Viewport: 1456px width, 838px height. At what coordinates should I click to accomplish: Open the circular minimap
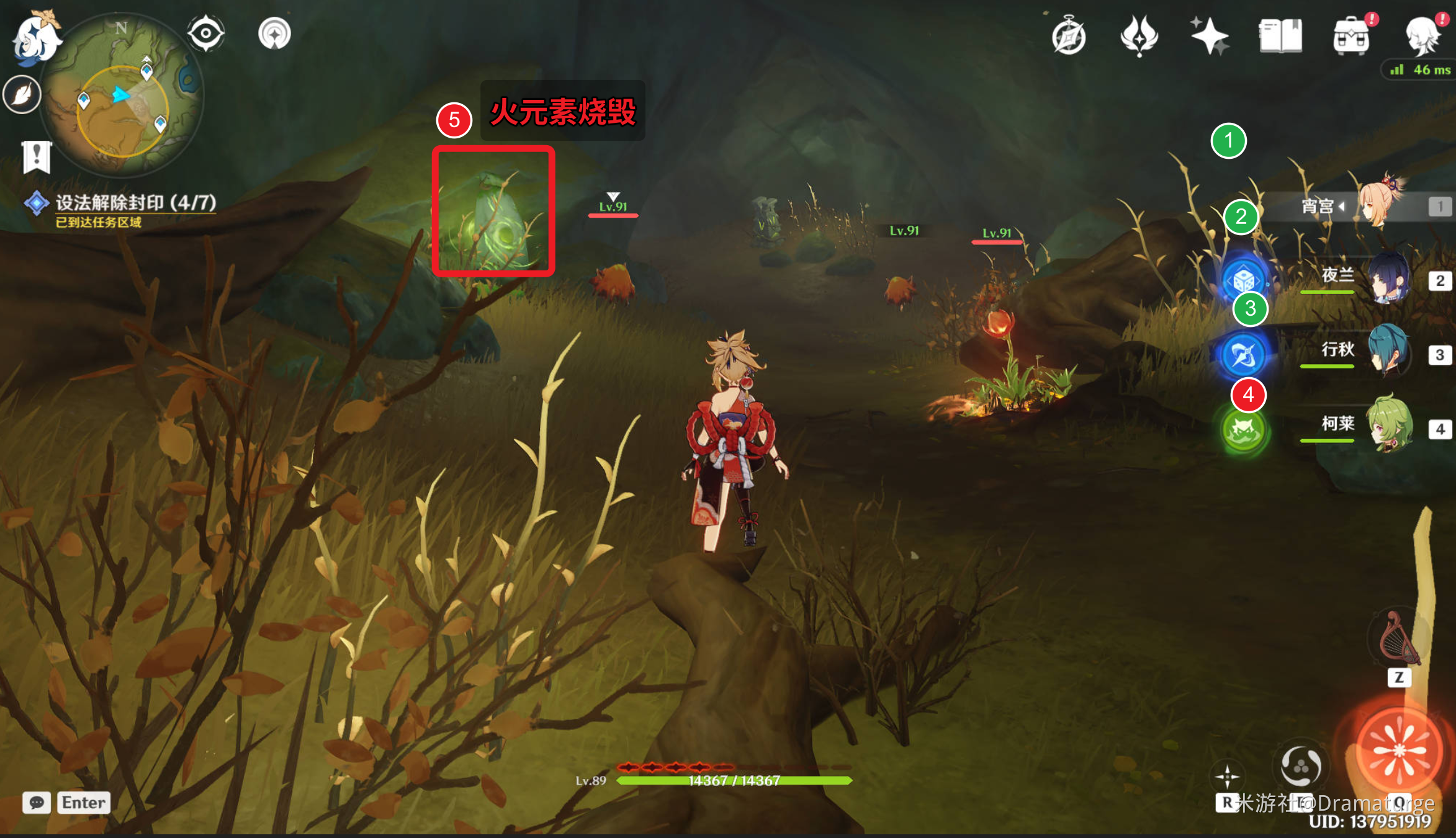coord(122,96)
